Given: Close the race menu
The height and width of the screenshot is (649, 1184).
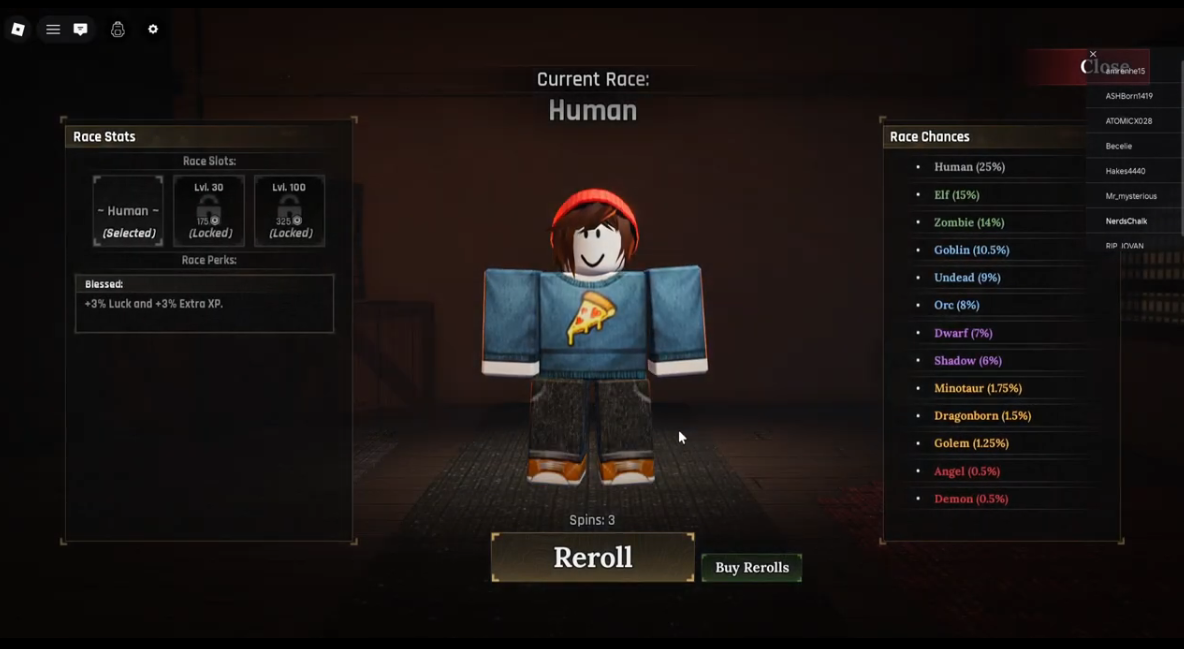Looking at the screenshot, I should [1093, 54].
